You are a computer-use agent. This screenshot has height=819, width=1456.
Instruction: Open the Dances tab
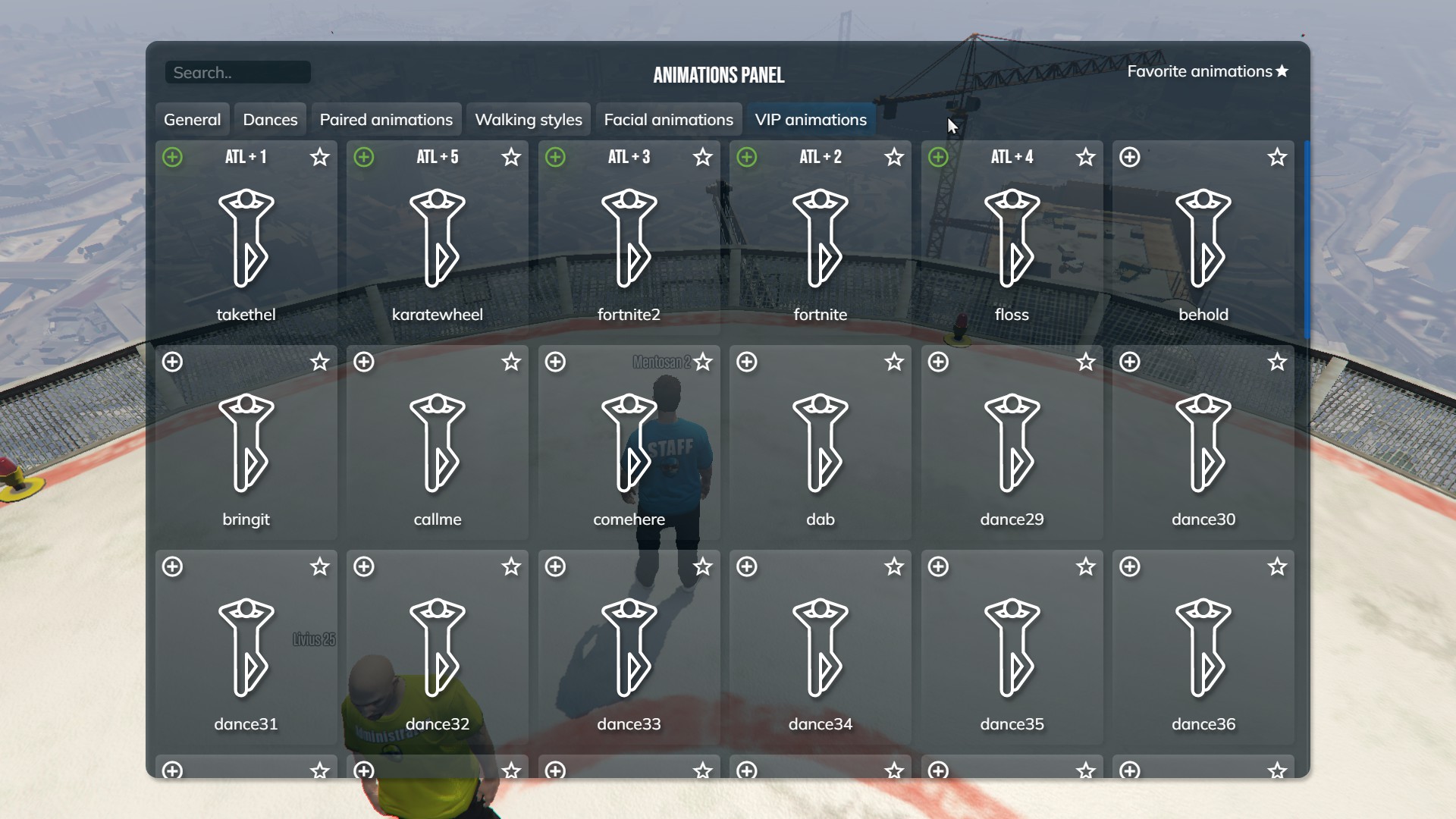pyautogui.click(x=270, y=120)
